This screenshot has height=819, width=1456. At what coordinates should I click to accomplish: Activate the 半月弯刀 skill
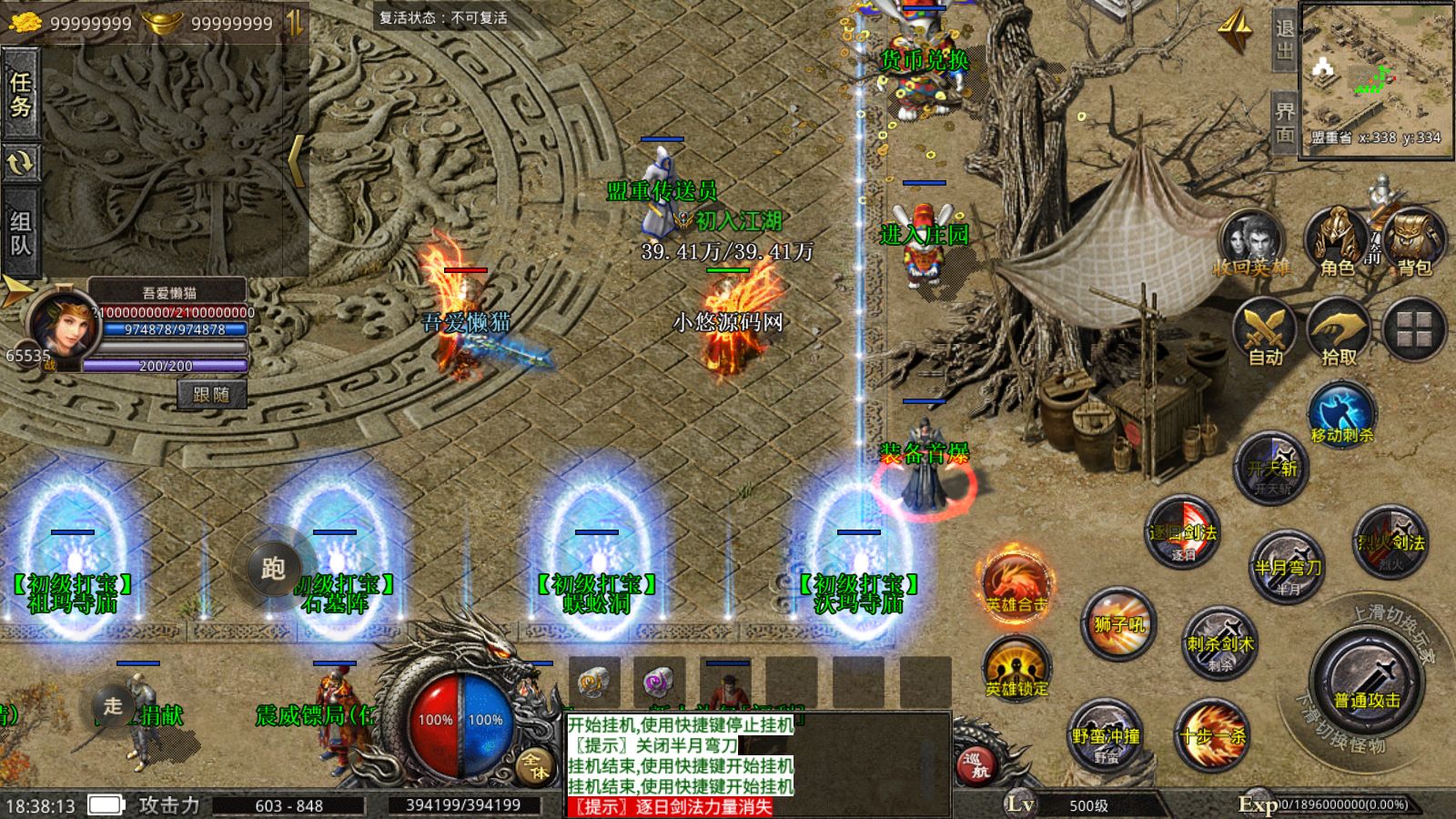pyautogui.click(x=1287, y=566)
